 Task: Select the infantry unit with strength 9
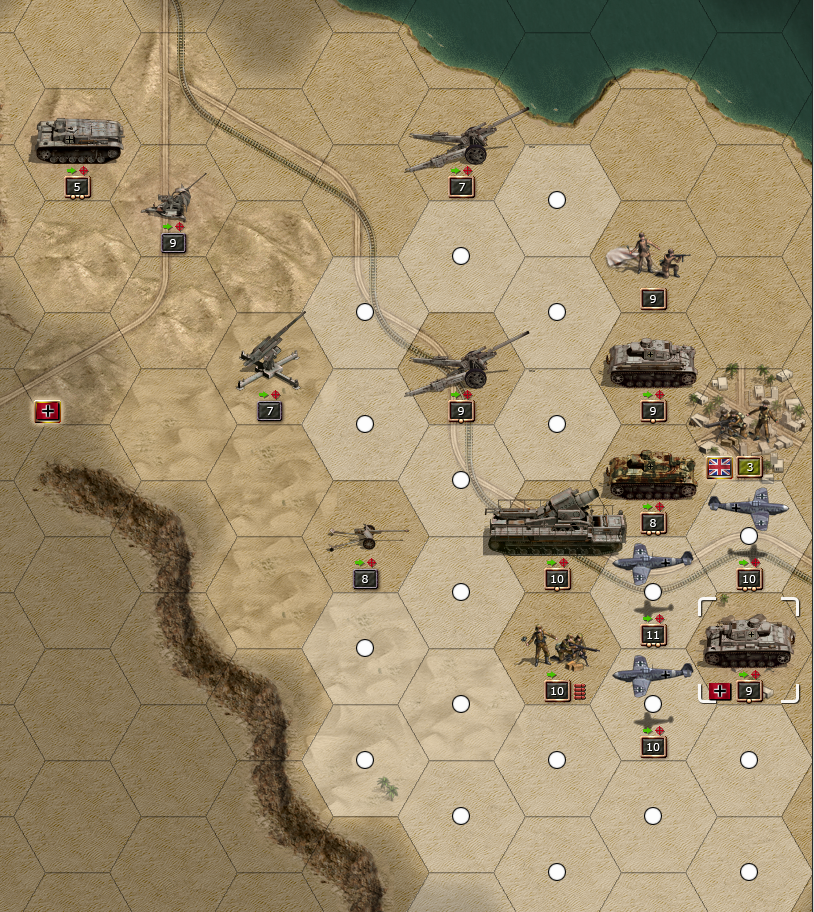click(652, 258)
